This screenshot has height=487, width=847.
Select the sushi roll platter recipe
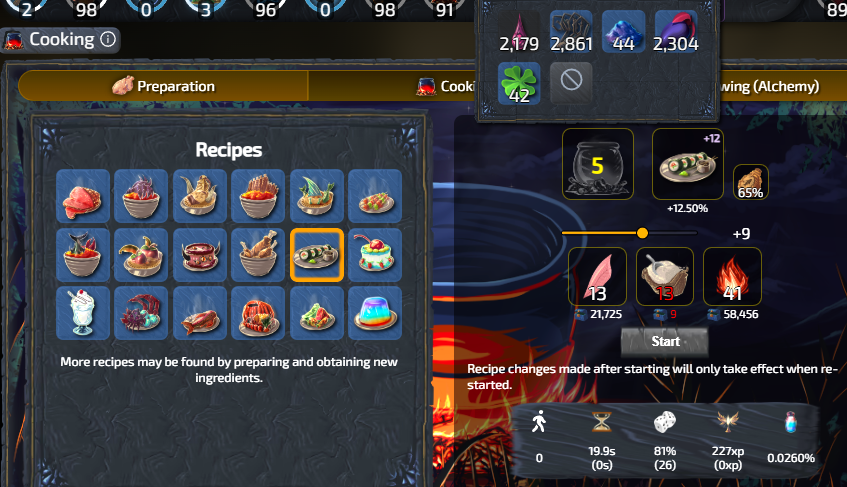[x=317, y=255]
